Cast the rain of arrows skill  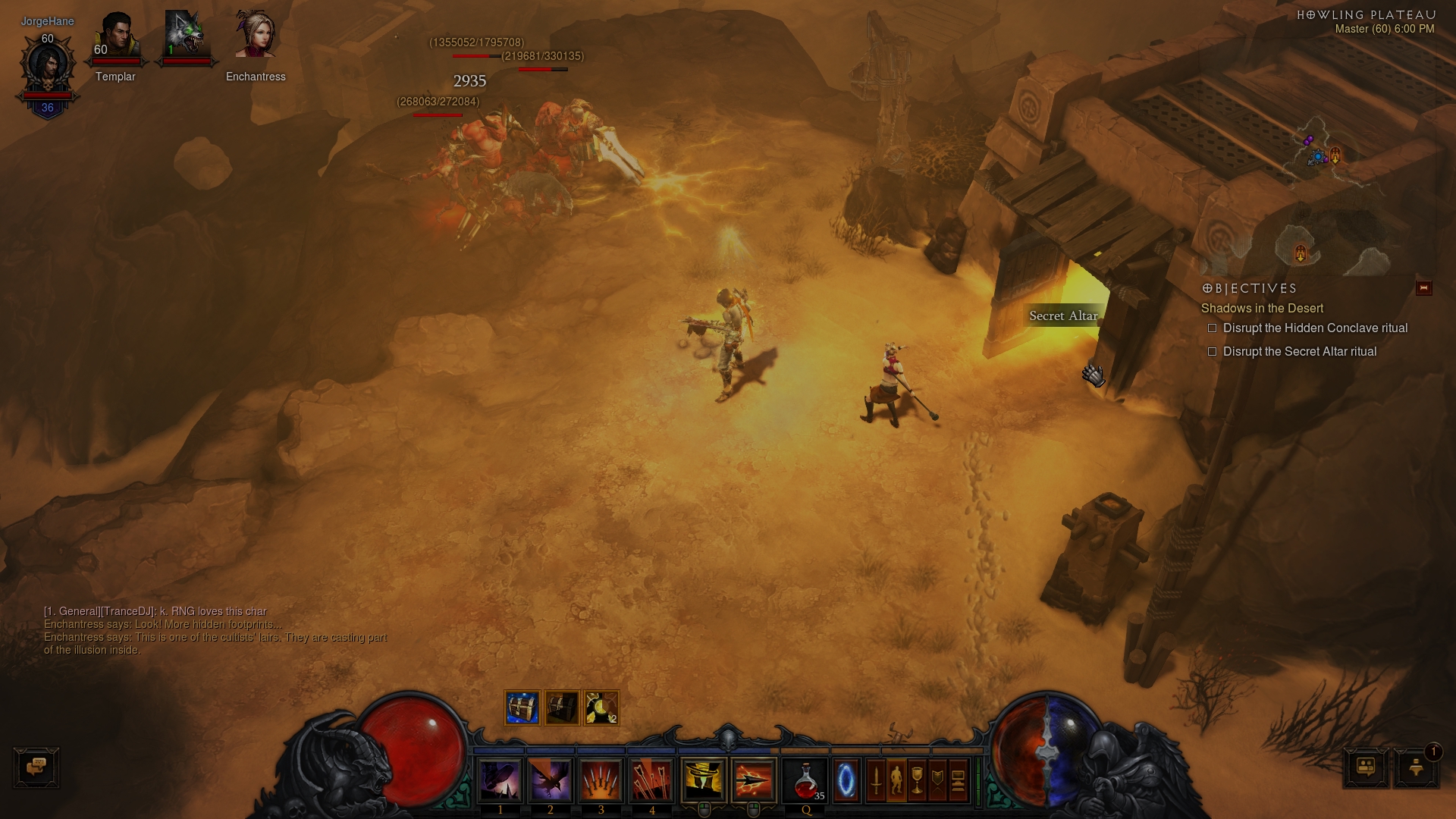tap(651, 780)
